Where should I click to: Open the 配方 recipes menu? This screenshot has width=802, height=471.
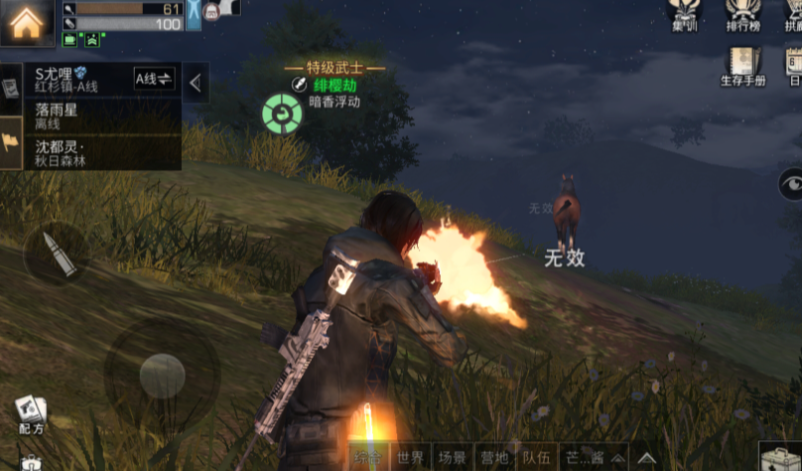[x=31, y=414]
